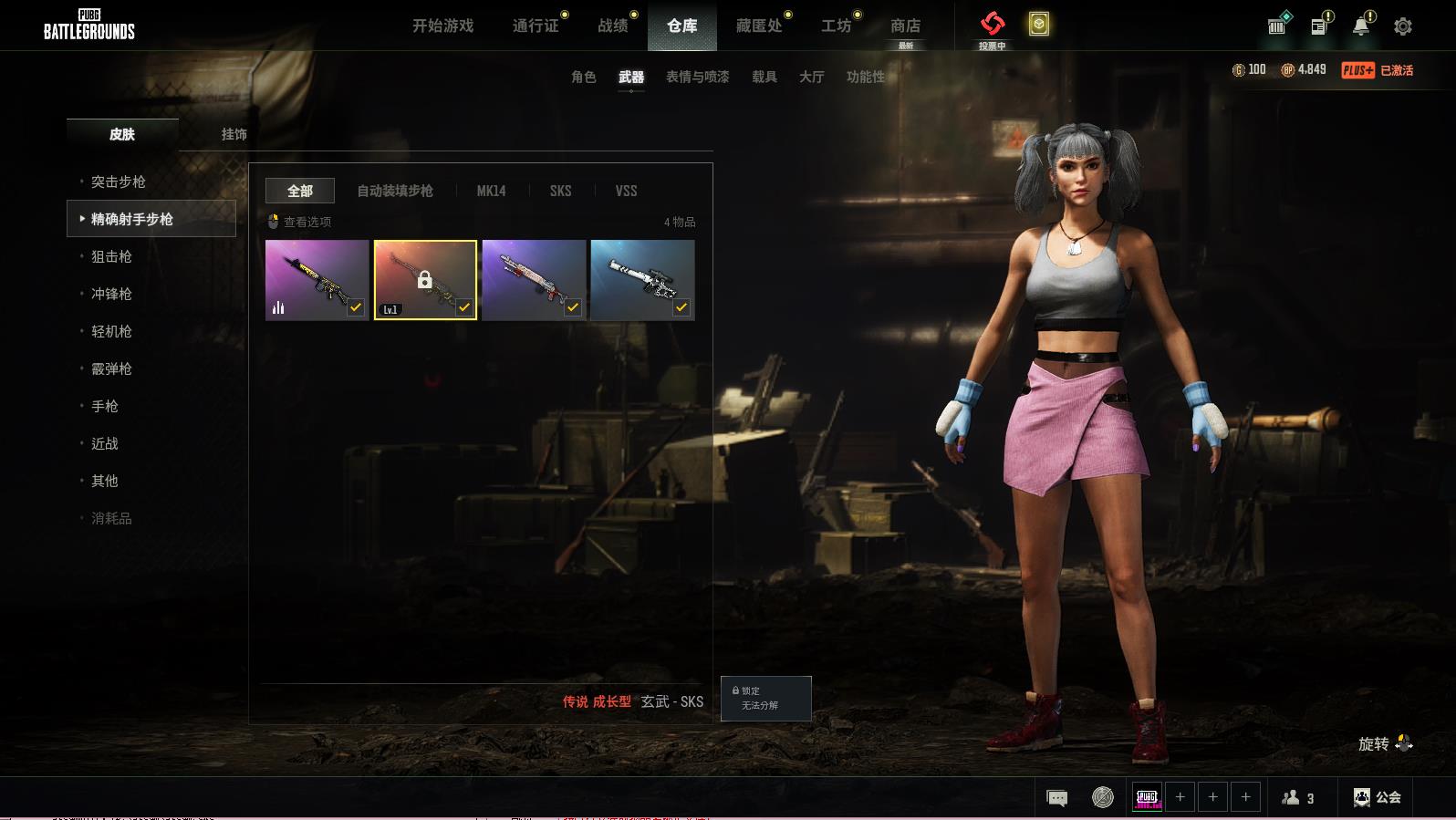This screenshot has width=1456, height=820.
Task: Open the settings gear icon
Action: click(1403, 26)
